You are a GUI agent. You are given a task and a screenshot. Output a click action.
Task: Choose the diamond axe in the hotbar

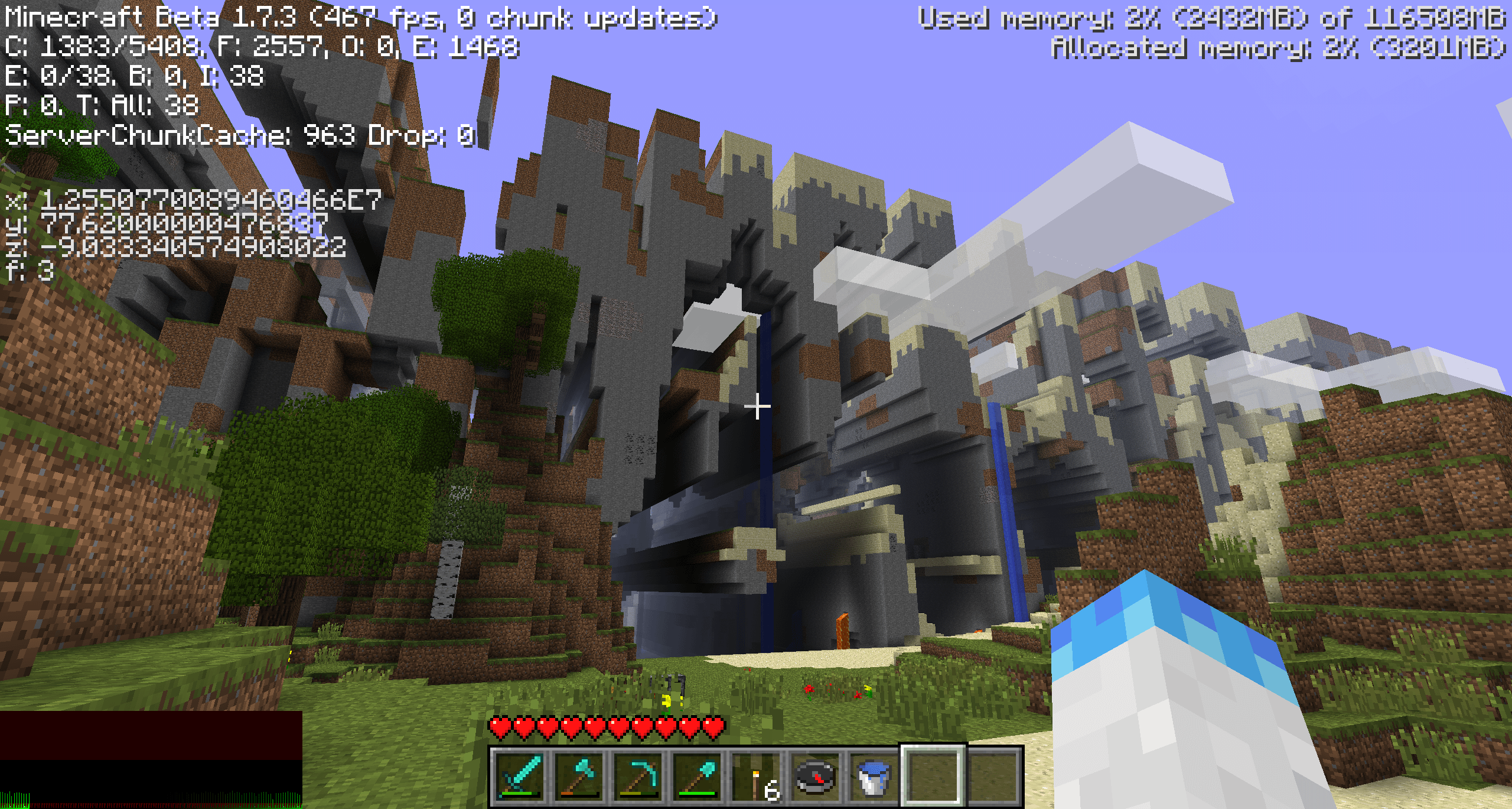pyautogui.click(x=578, y=776)
